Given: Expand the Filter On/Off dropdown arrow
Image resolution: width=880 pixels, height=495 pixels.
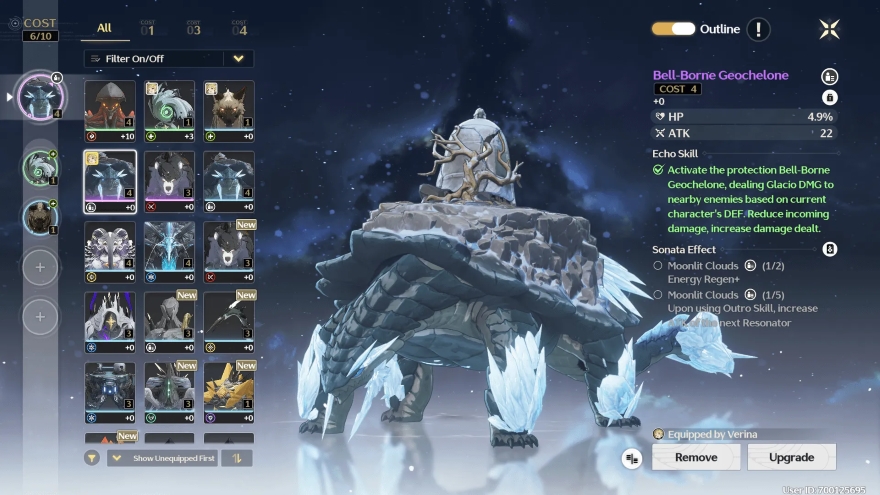Looking at the screenshot, I should pos(238,59).
